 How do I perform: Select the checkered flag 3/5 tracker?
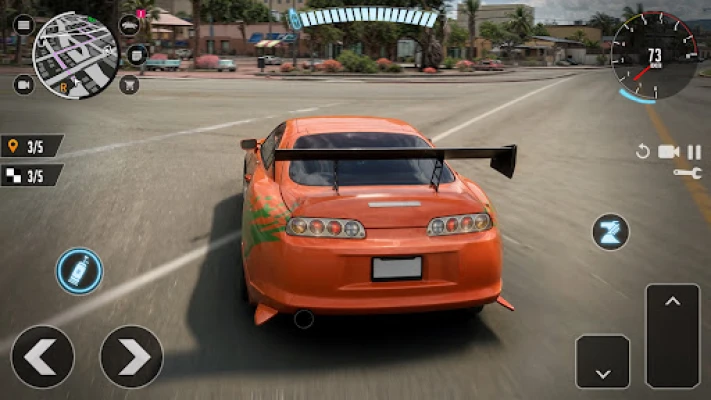coord(31,176)
